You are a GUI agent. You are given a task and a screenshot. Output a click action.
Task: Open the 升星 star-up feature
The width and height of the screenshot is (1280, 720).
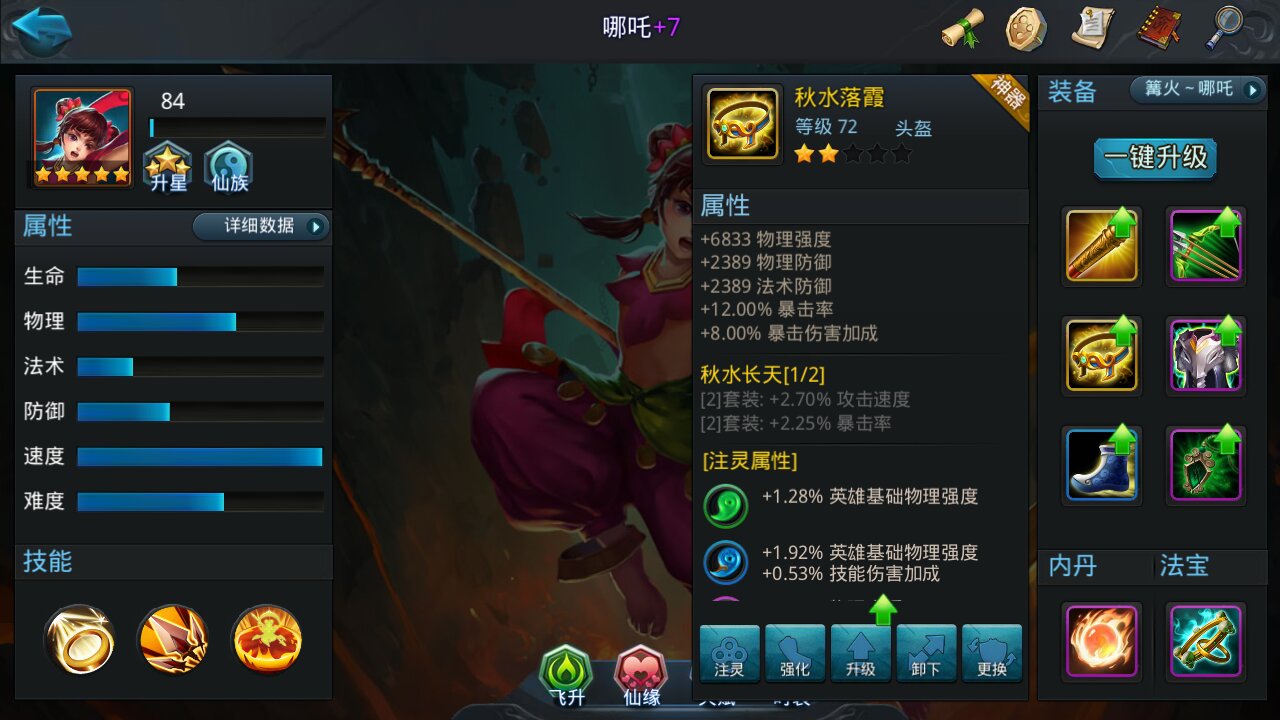(x=167, y=165)
